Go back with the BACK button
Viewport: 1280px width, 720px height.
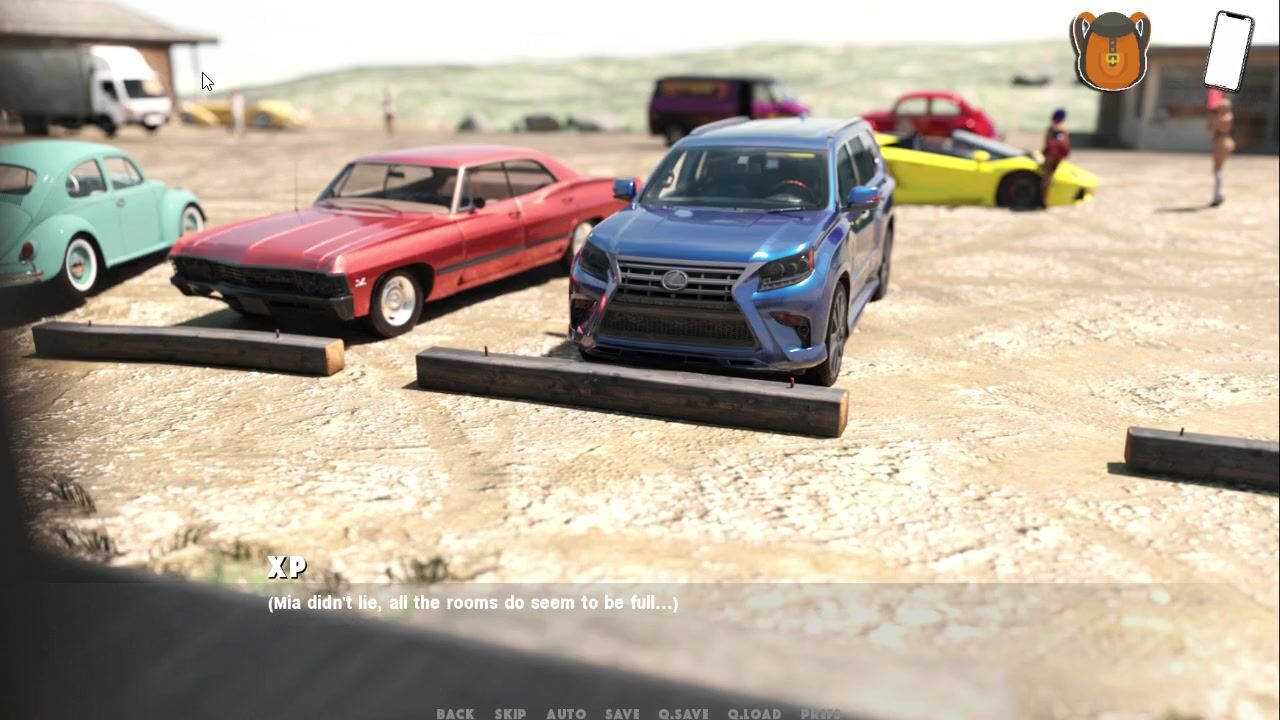[455, 713]
